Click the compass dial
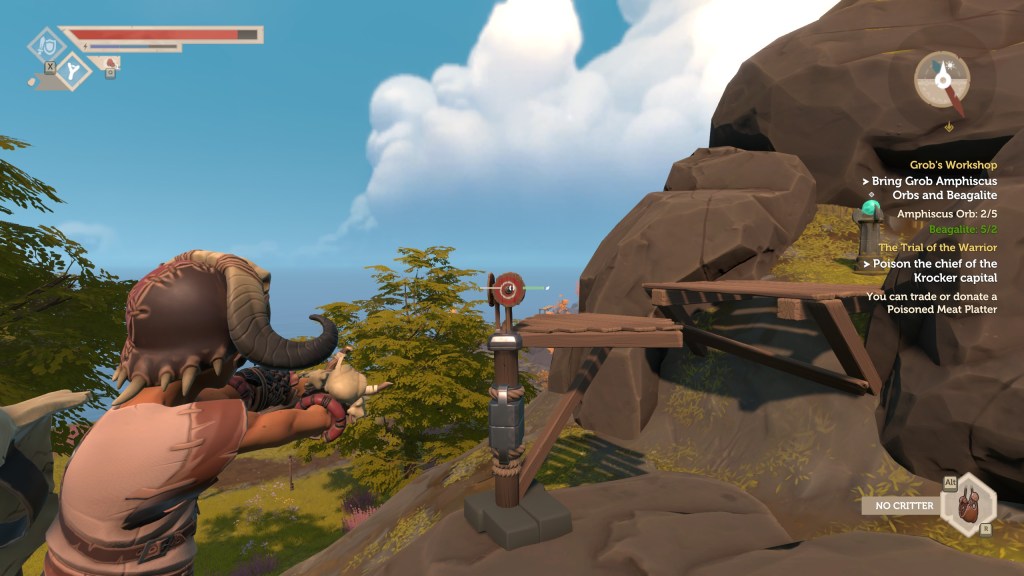Screen dimensions: 1024x576 (941, 79)
